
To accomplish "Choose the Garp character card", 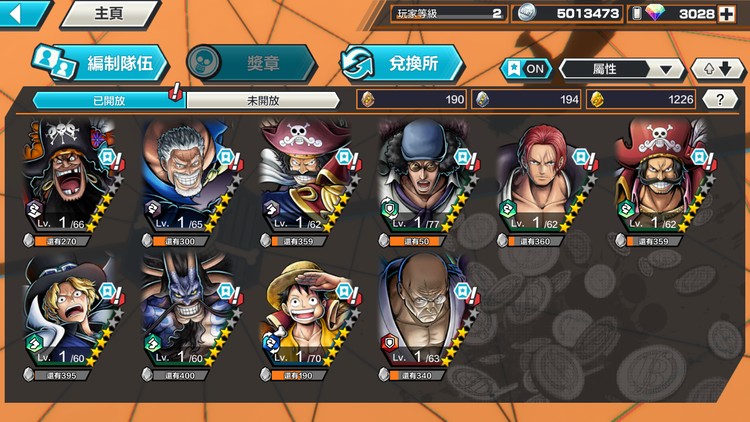I will pyautogui.click(x=185, y=182).
